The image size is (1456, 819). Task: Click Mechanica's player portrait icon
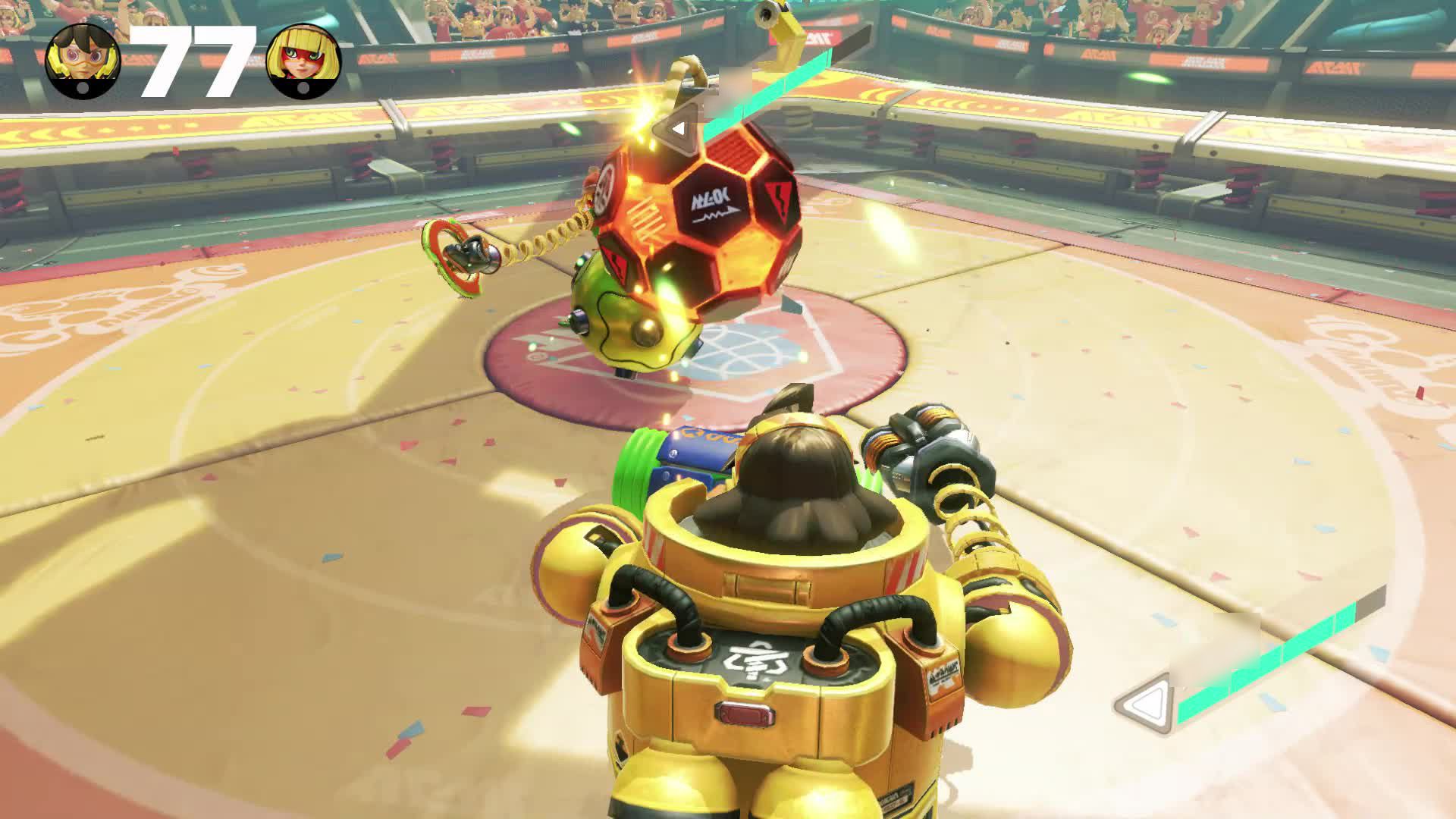[83, 60]
